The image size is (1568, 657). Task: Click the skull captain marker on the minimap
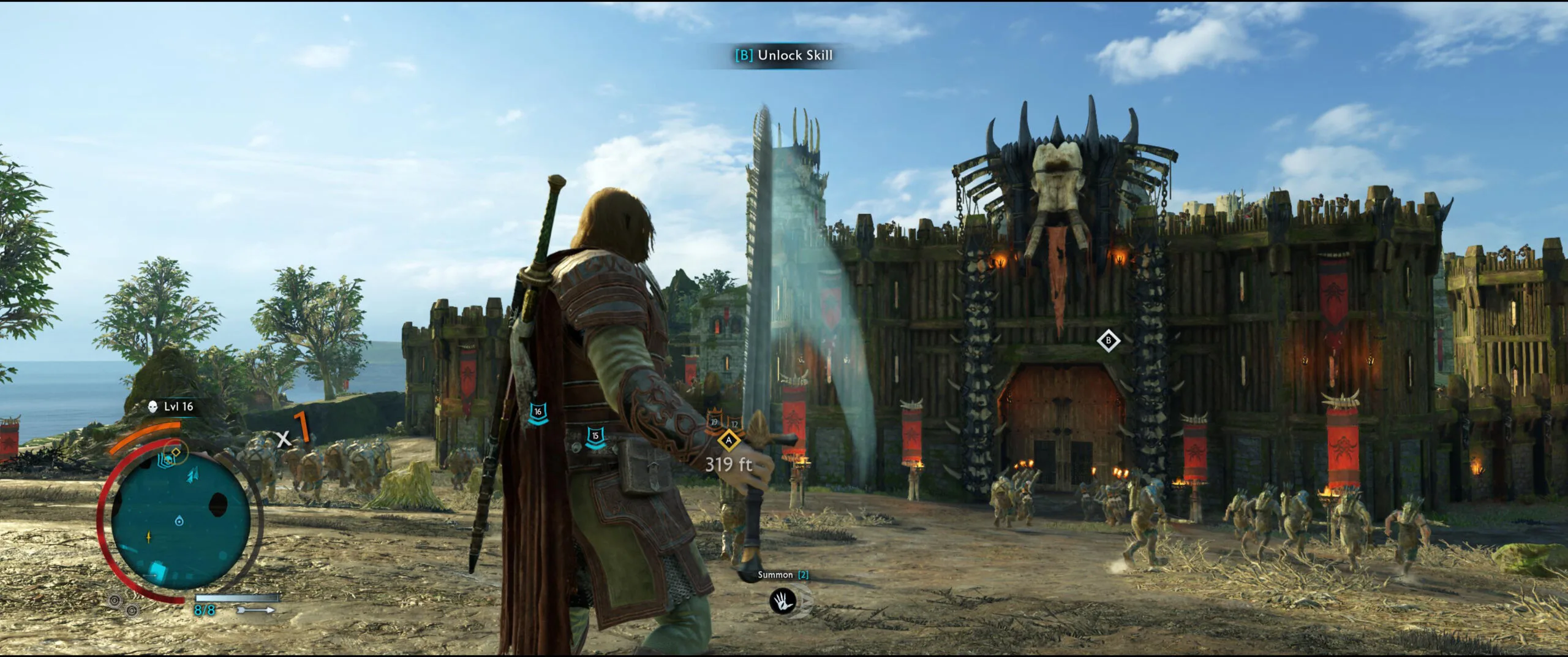[x=167, y=458]
